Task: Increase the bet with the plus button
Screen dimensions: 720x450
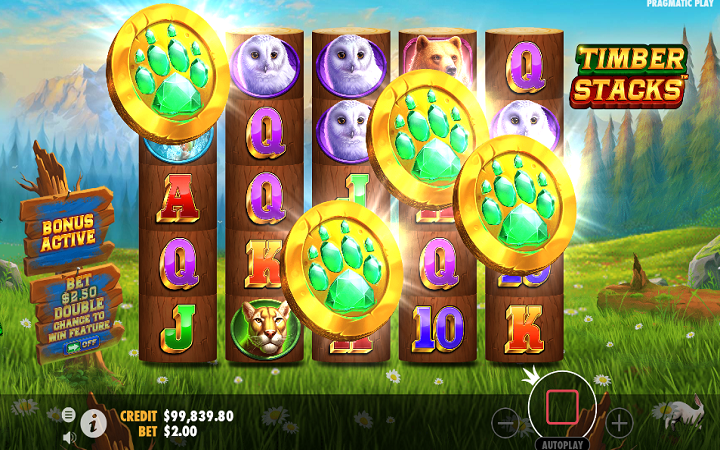Action: (x=619, y=423)
